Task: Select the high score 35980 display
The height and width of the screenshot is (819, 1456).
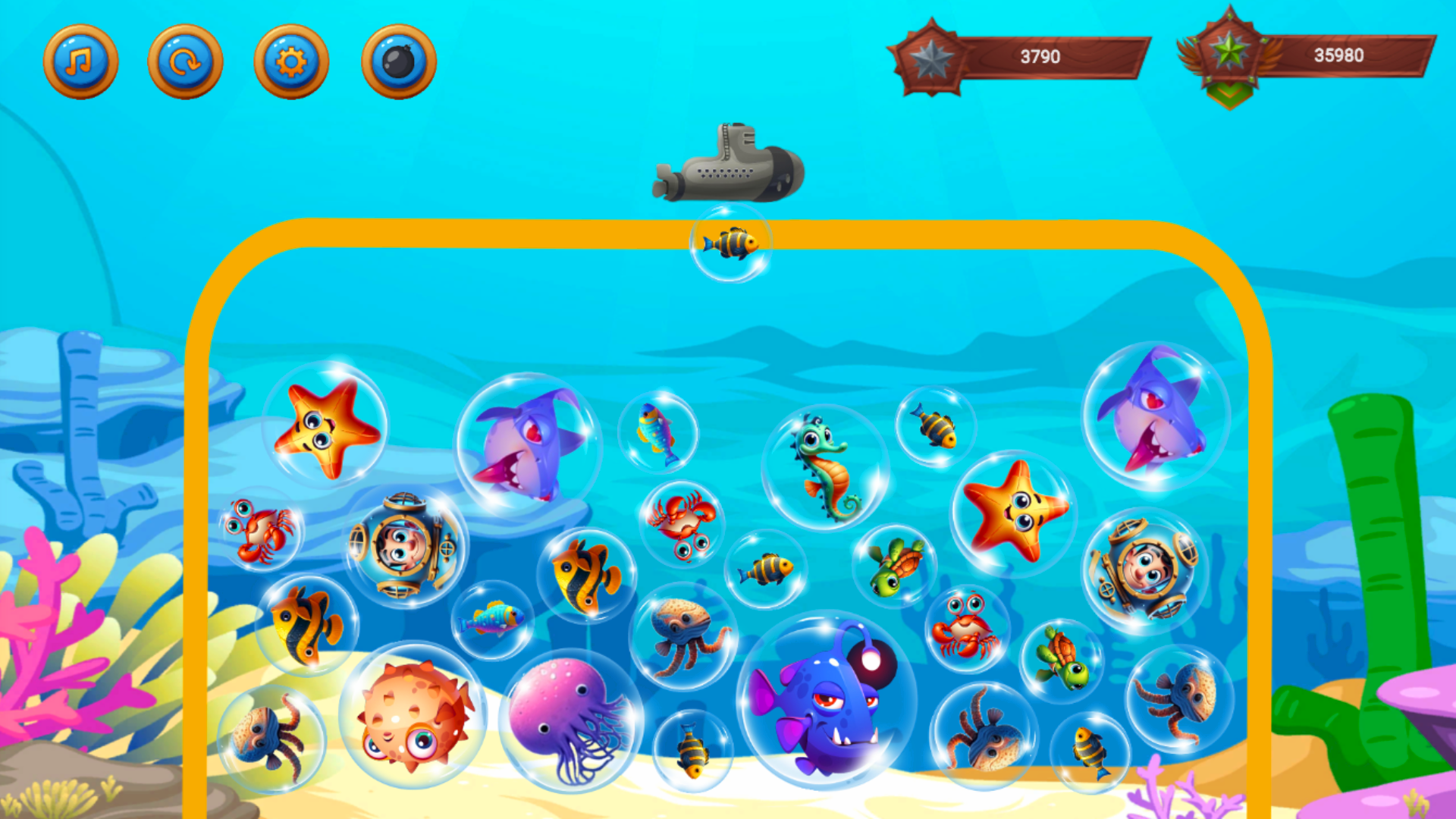Action: (x=1337, y=55)
